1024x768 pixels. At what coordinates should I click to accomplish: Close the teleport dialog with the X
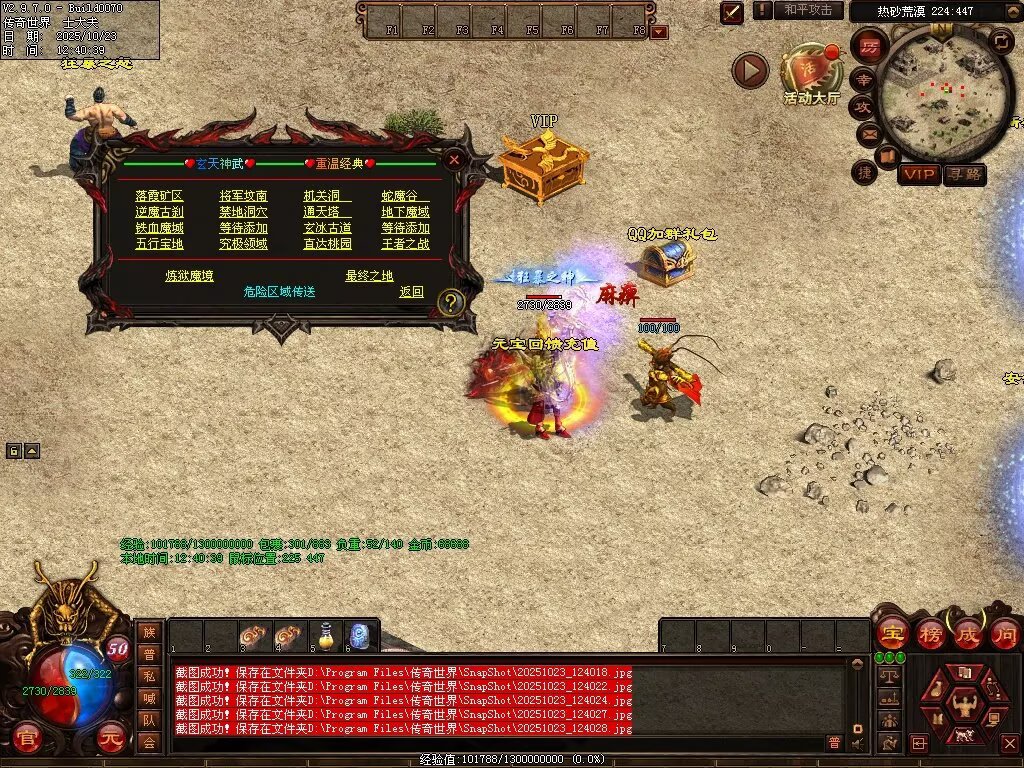[x=454, y=159]
